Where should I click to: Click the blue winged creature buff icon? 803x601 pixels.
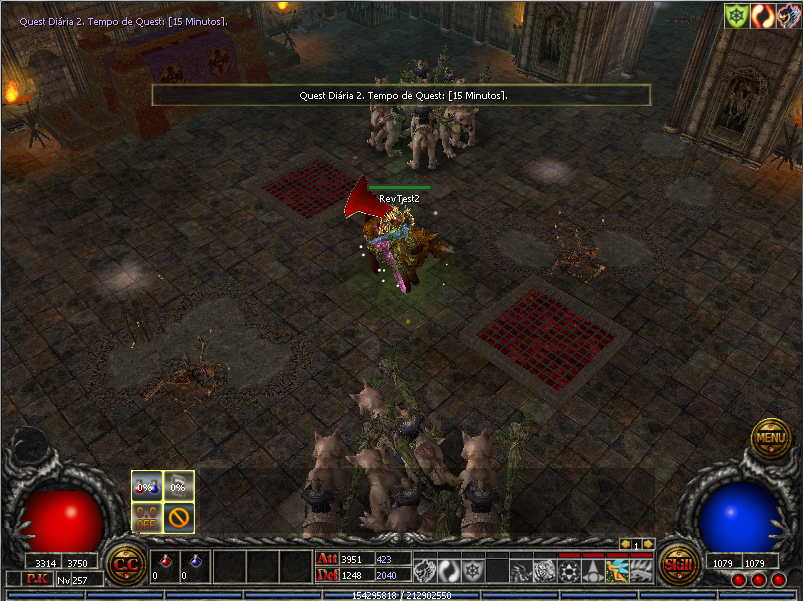(x=788, y=15)
